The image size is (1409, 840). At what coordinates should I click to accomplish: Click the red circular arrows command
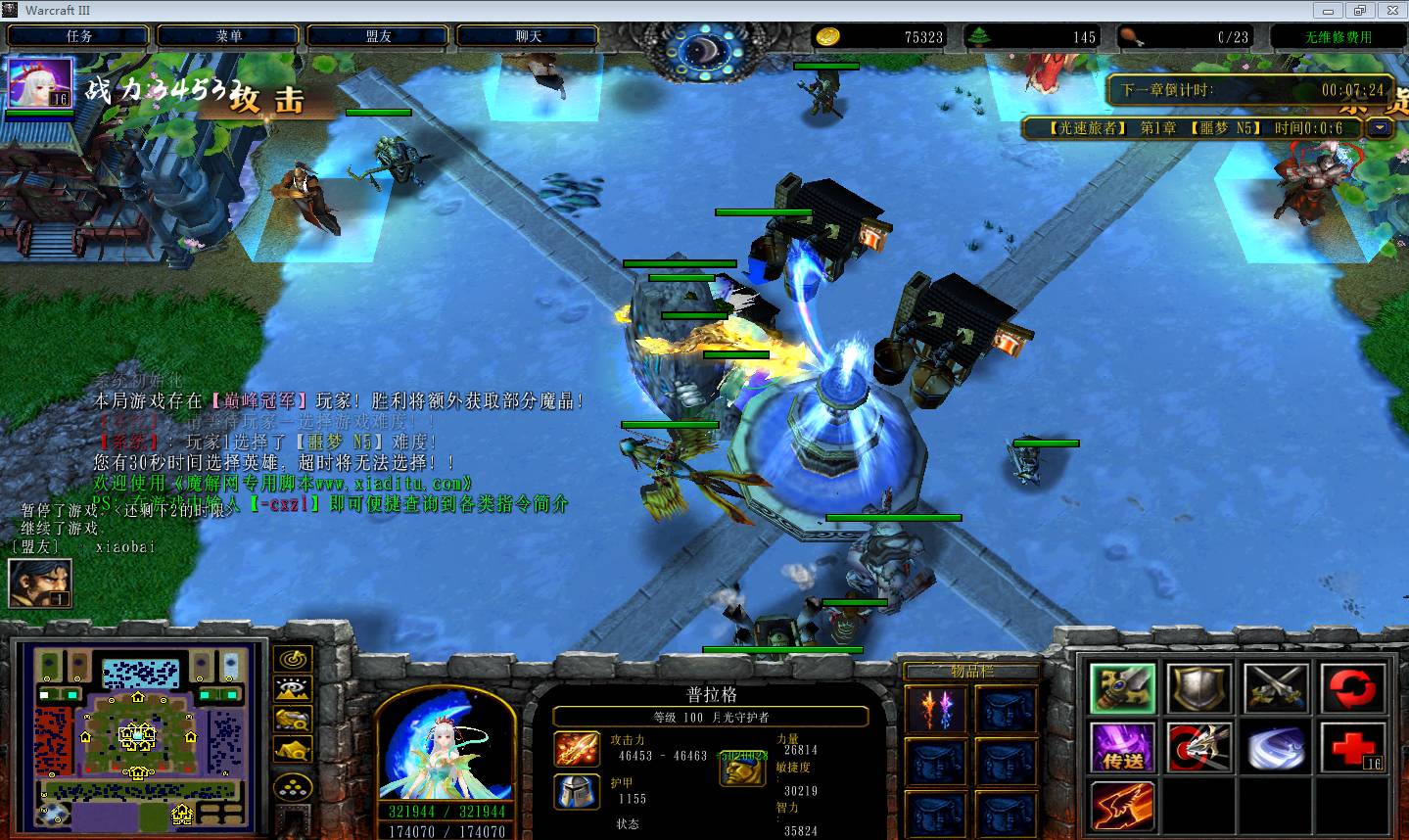1352,688
